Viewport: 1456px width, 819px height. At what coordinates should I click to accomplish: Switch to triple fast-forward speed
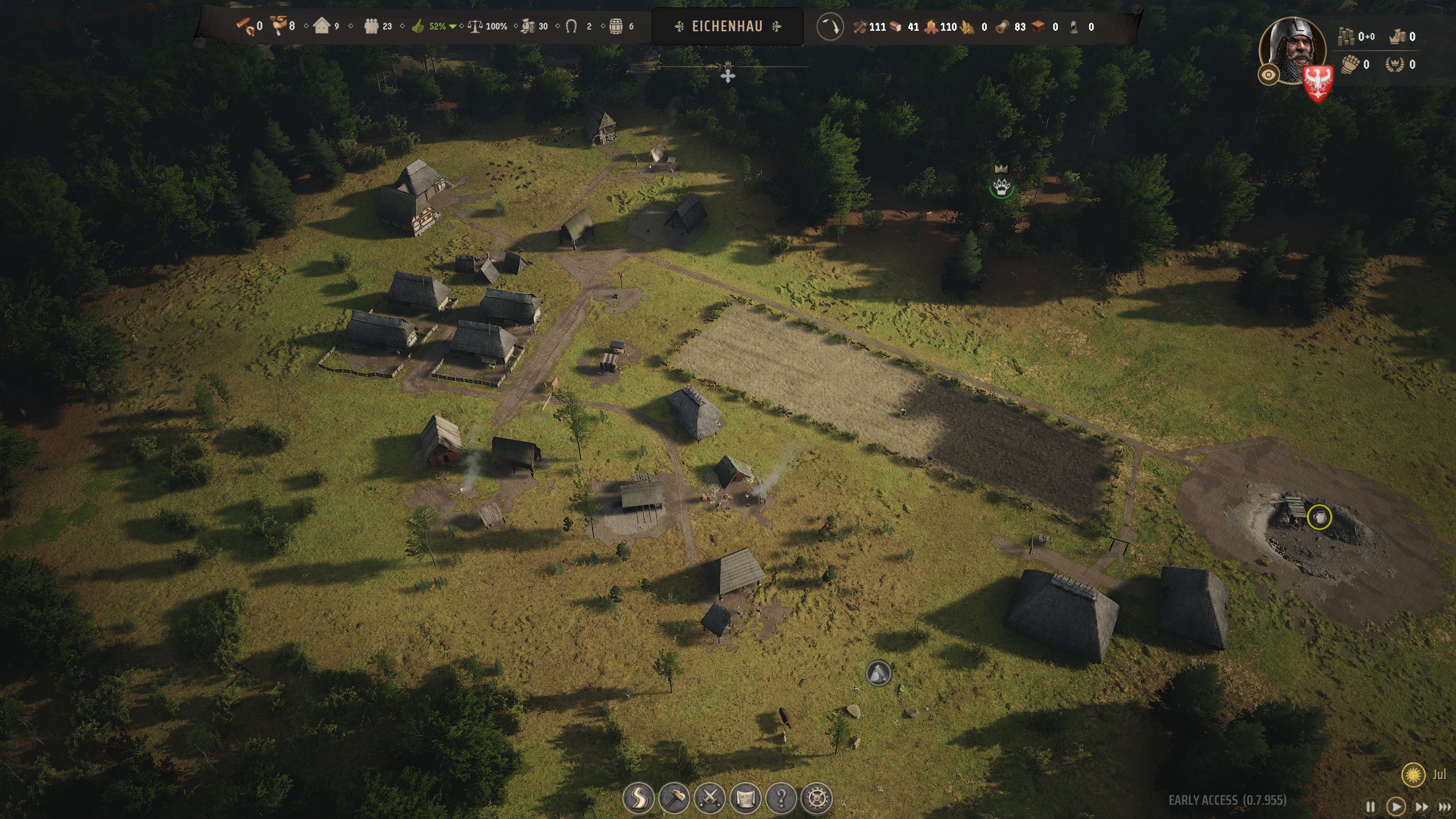(1445, 806)
